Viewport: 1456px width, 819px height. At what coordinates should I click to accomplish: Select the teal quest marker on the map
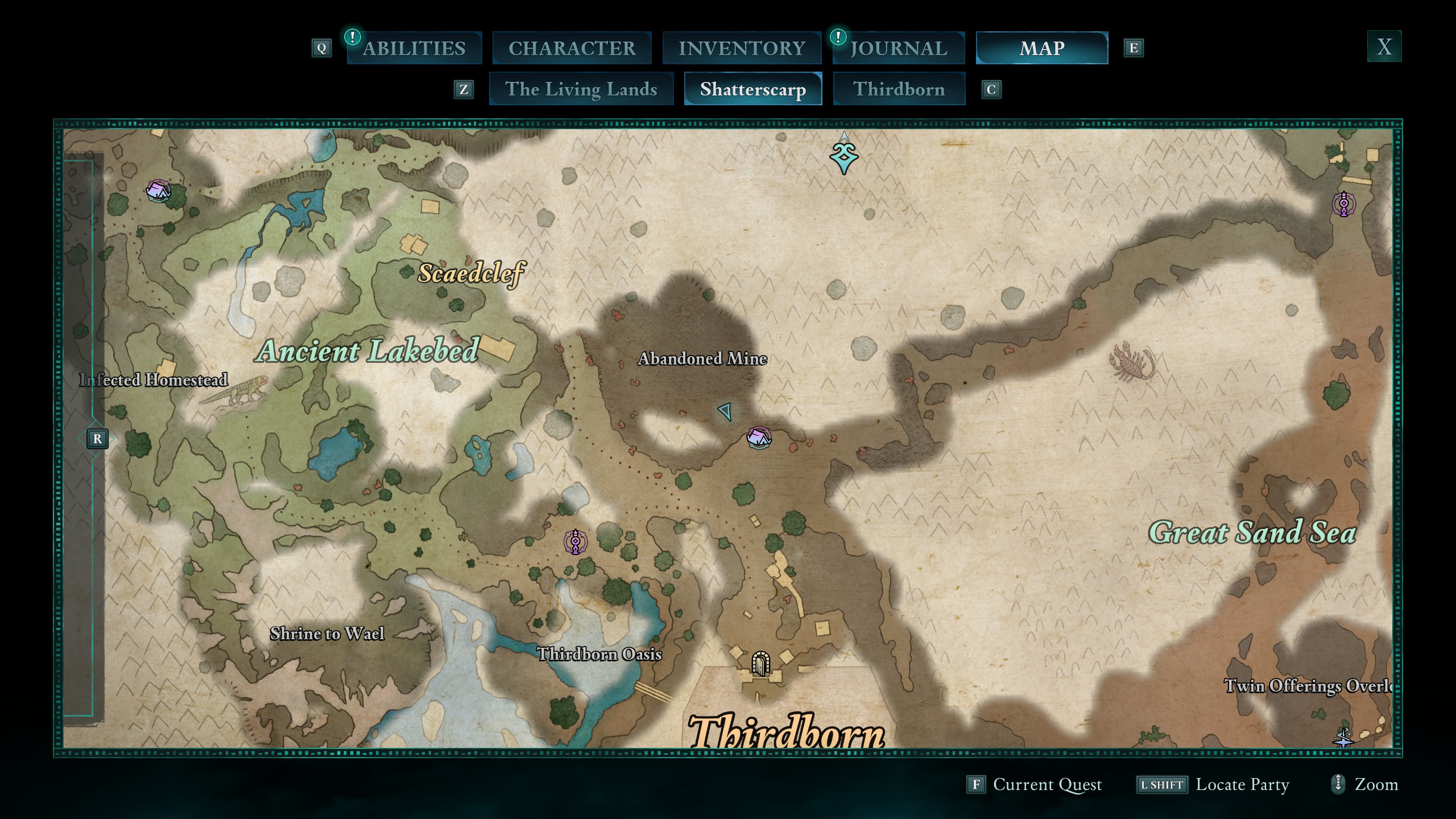(844, 157)
